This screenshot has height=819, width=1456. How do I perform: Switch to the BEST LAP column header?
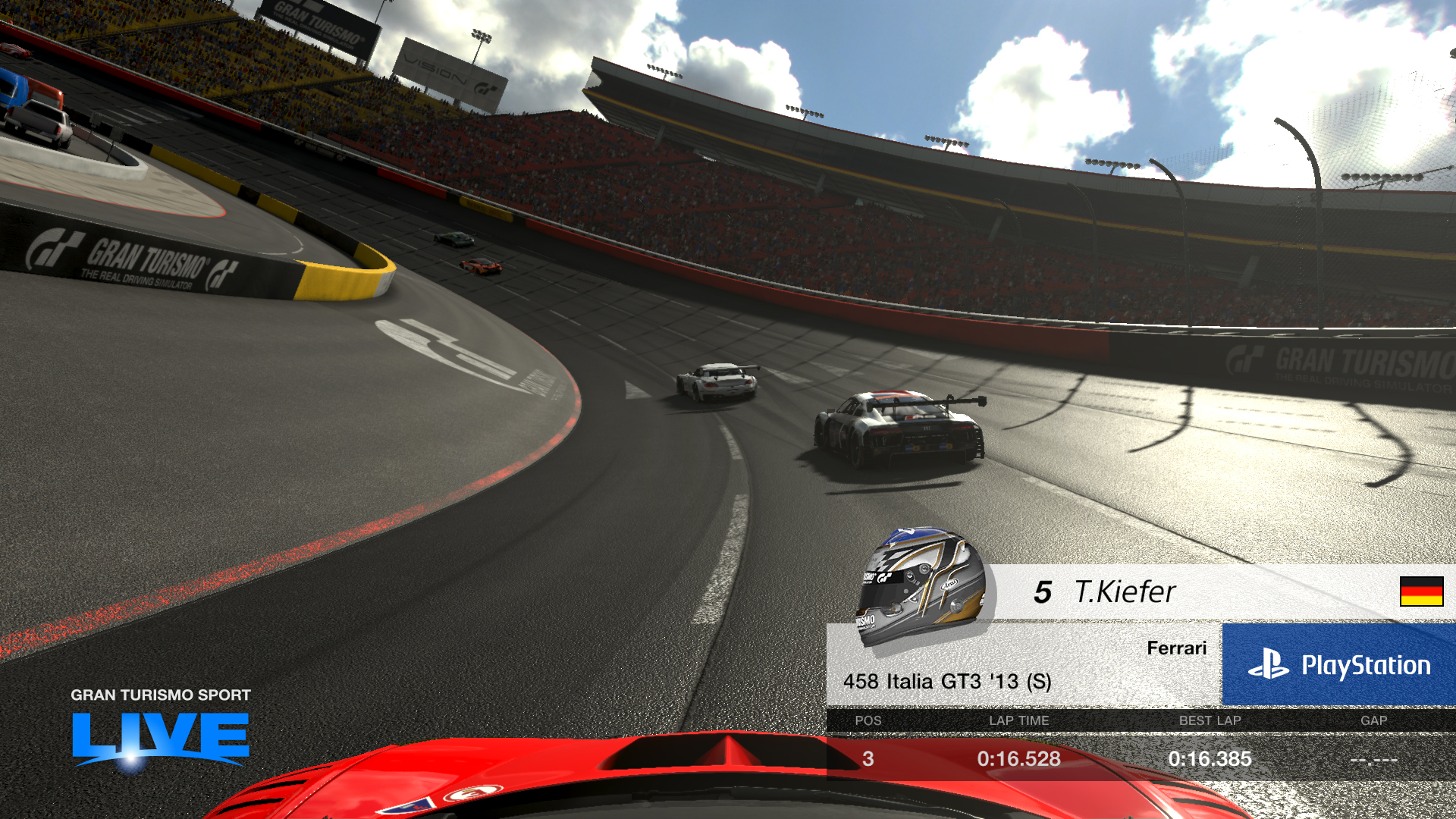point(1210,721)
